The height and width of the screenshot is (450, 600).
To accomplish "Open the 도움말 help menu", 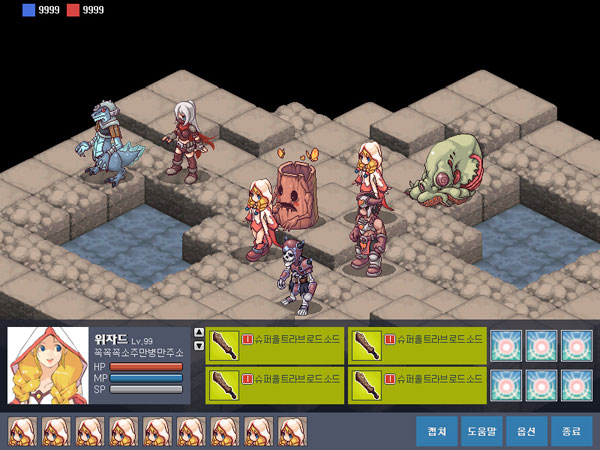I will click(x=481, y=431).
